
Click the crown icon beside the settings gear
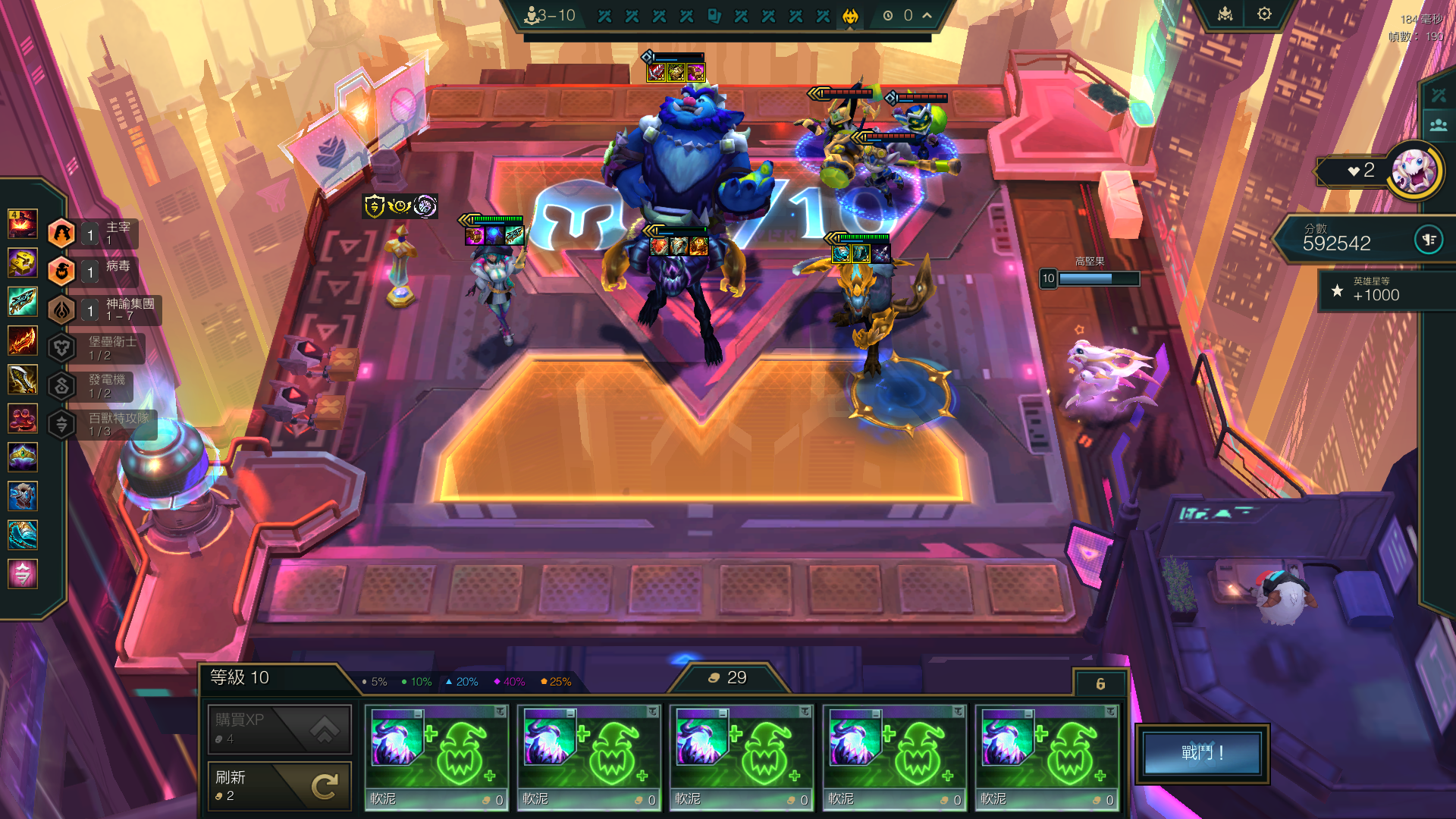(x=1225, y=14)
